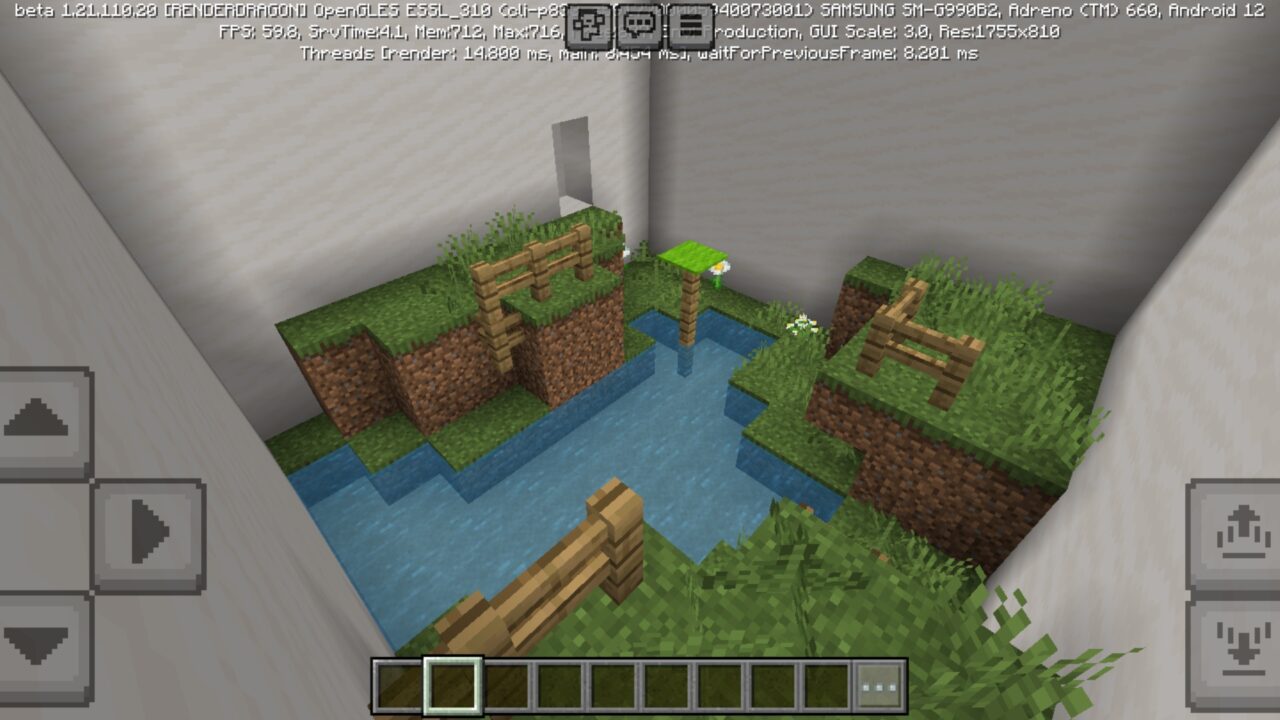Open the pause menu with the hamburger icon
The image size is (1280, 720).
pos(689,26)
